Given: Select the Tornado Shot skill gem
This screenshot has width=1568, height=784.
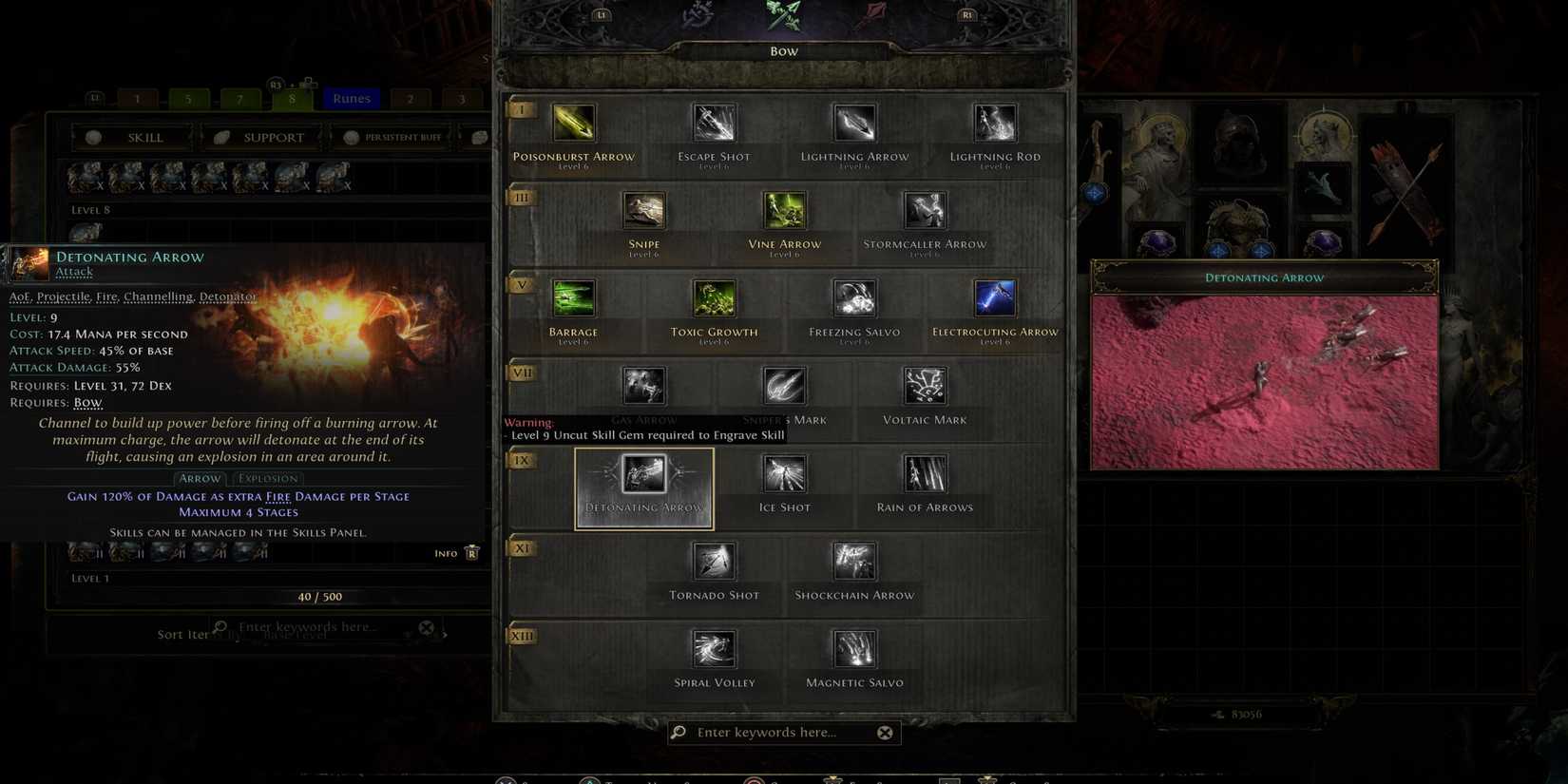Looking at the screenshot, I should (x=714, y=561).
